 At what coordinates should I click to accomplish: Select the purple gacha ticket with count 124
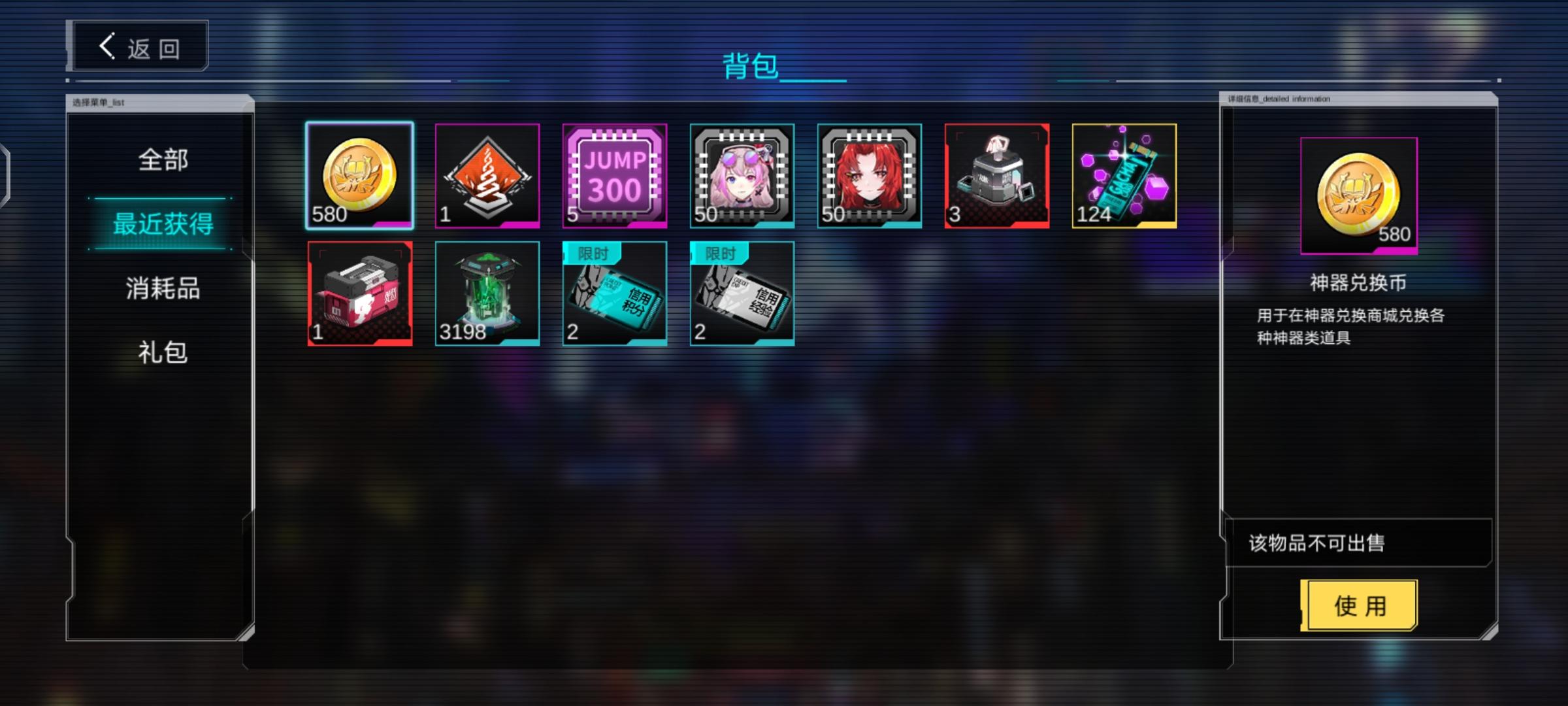coord(1121,175)
